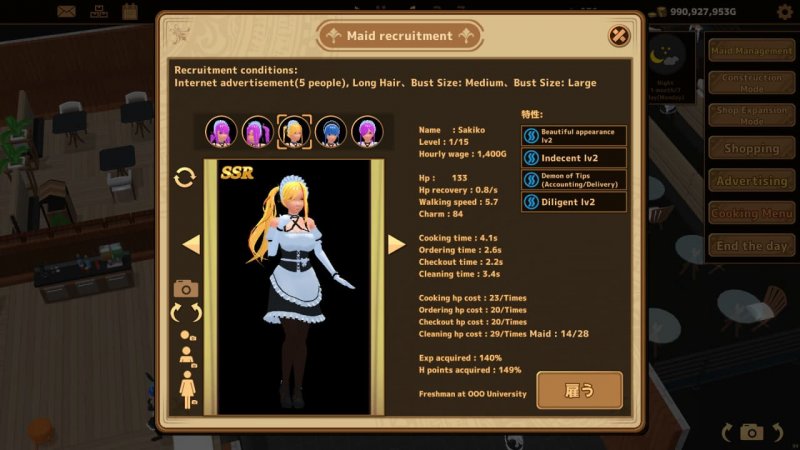Switch to the full-body view icon
Viewport: 800px width, 450px height.
pyautogui.click(x=187, y=387)
